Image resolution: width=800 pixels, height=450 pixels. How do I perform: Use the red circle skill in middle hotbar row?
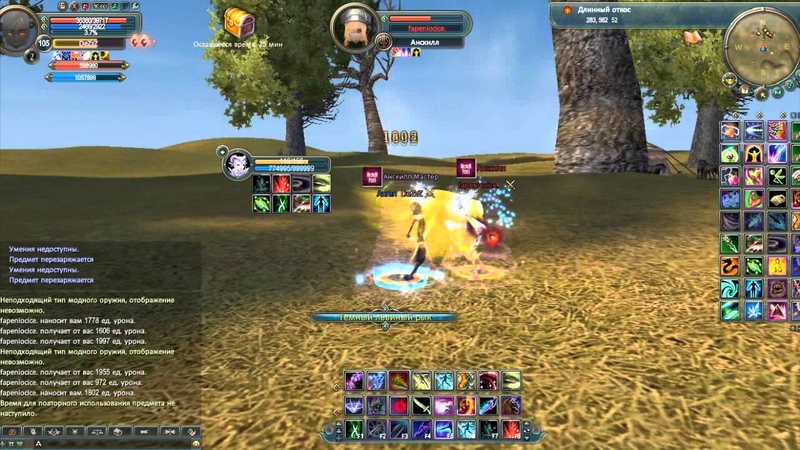point(398,405)
